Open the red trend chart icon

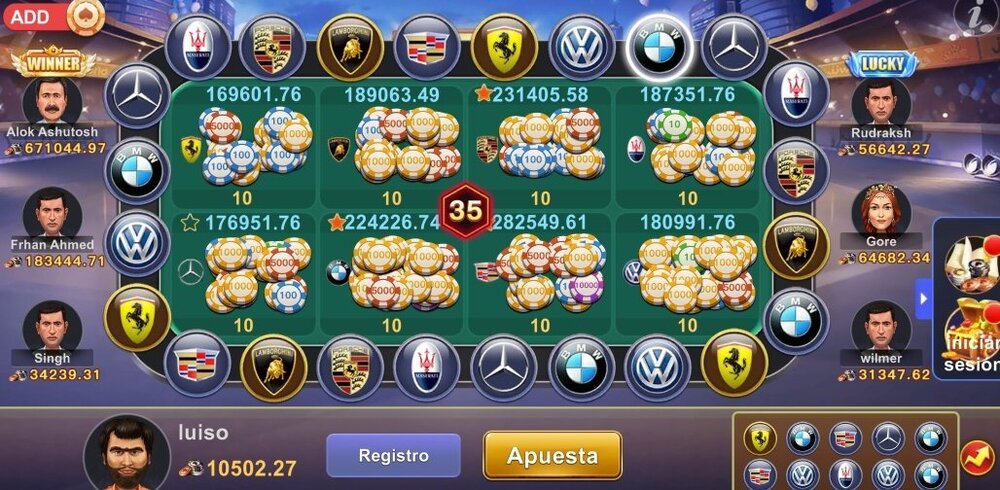click(977, 456)
